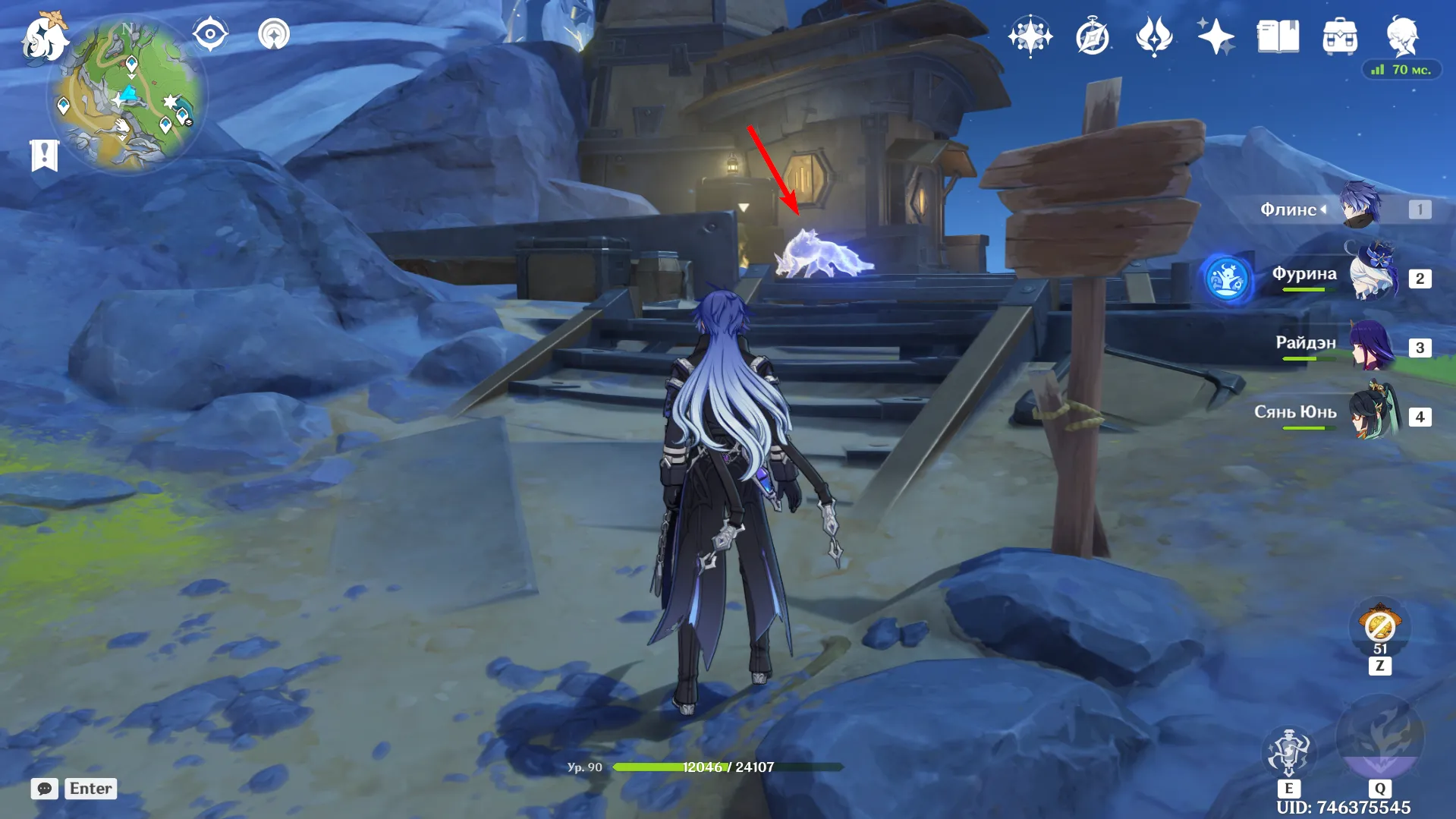The height and width of the screenshot is (819, 1456).
Task: Activate the Elemental Burst icon
Action: [1379, 736]
